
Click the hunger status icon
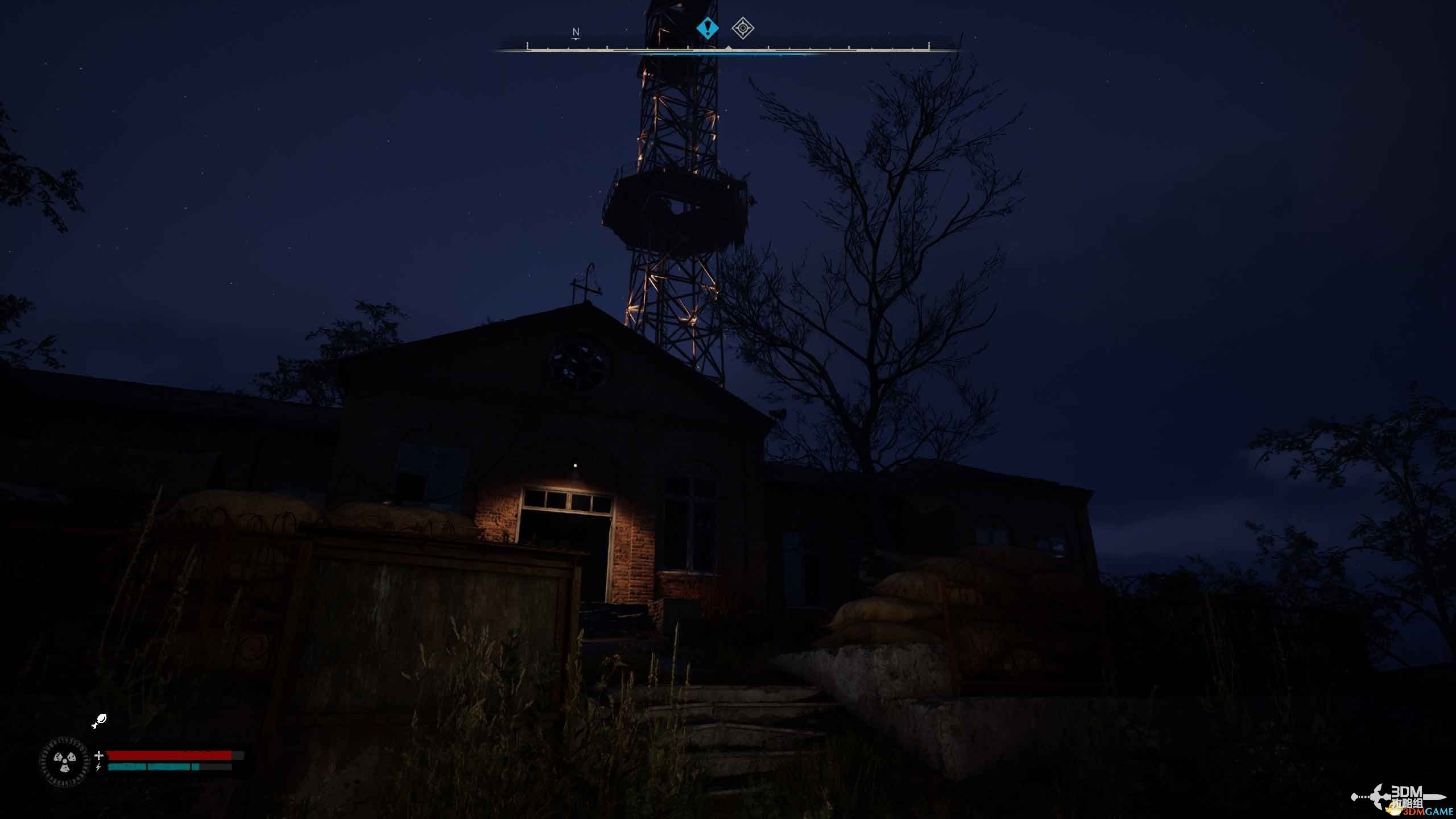point(99,721)
